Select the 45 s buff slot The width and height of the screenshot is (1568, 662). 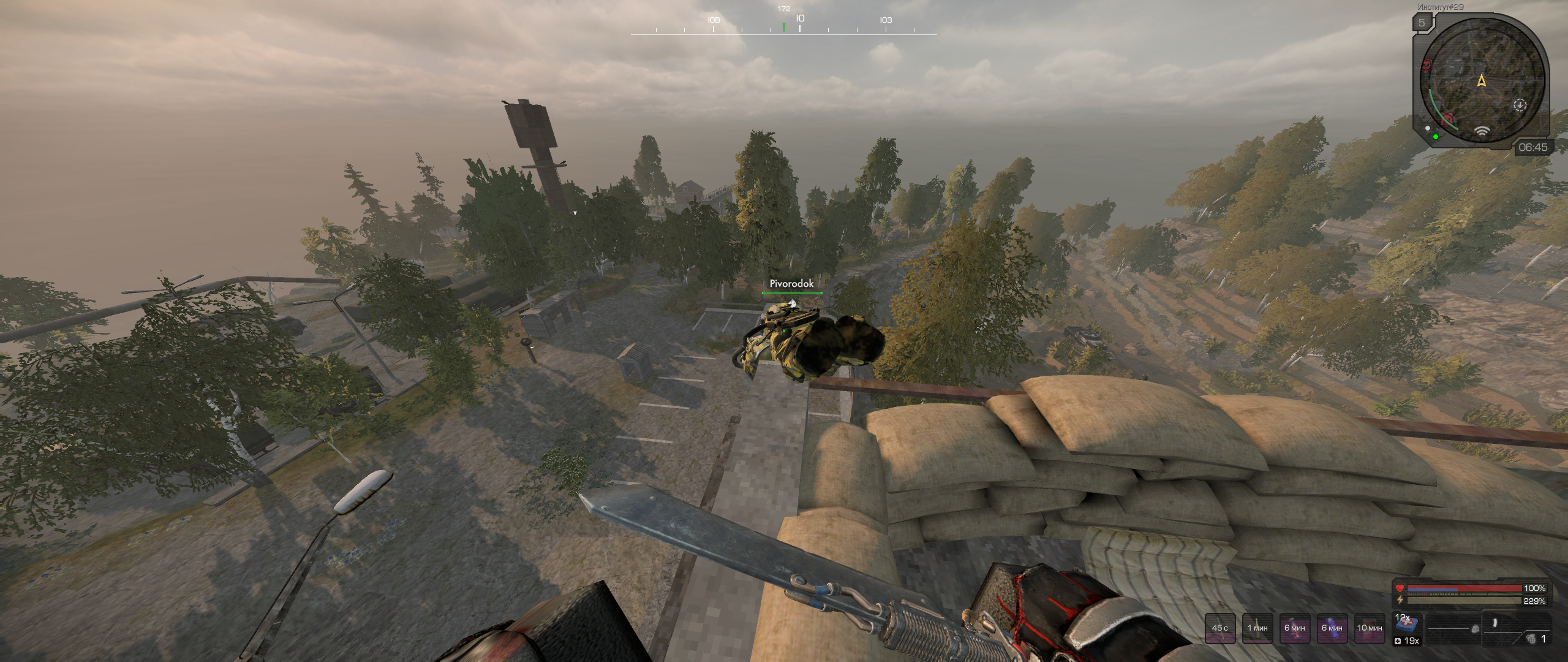[1220, 628]
